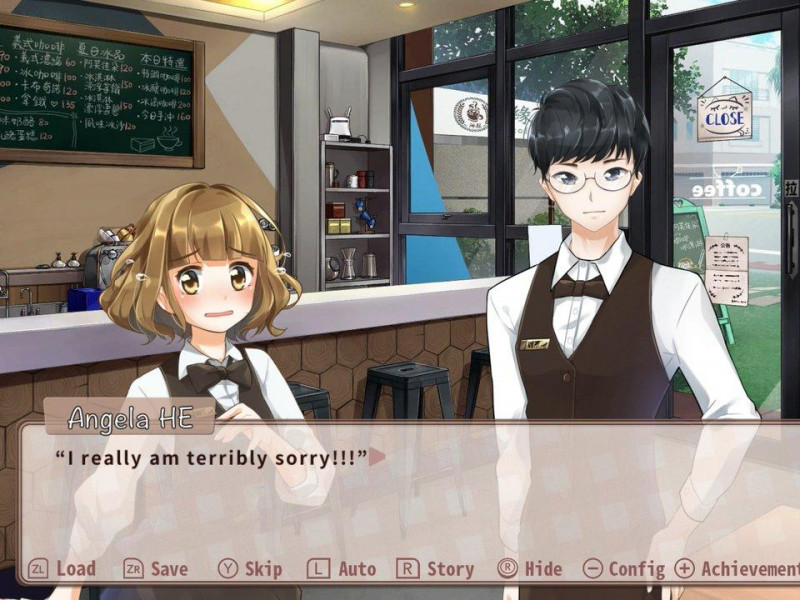Hide the dialogue box
The width and height of the screenshot is (800, 600).
(531, 569)
